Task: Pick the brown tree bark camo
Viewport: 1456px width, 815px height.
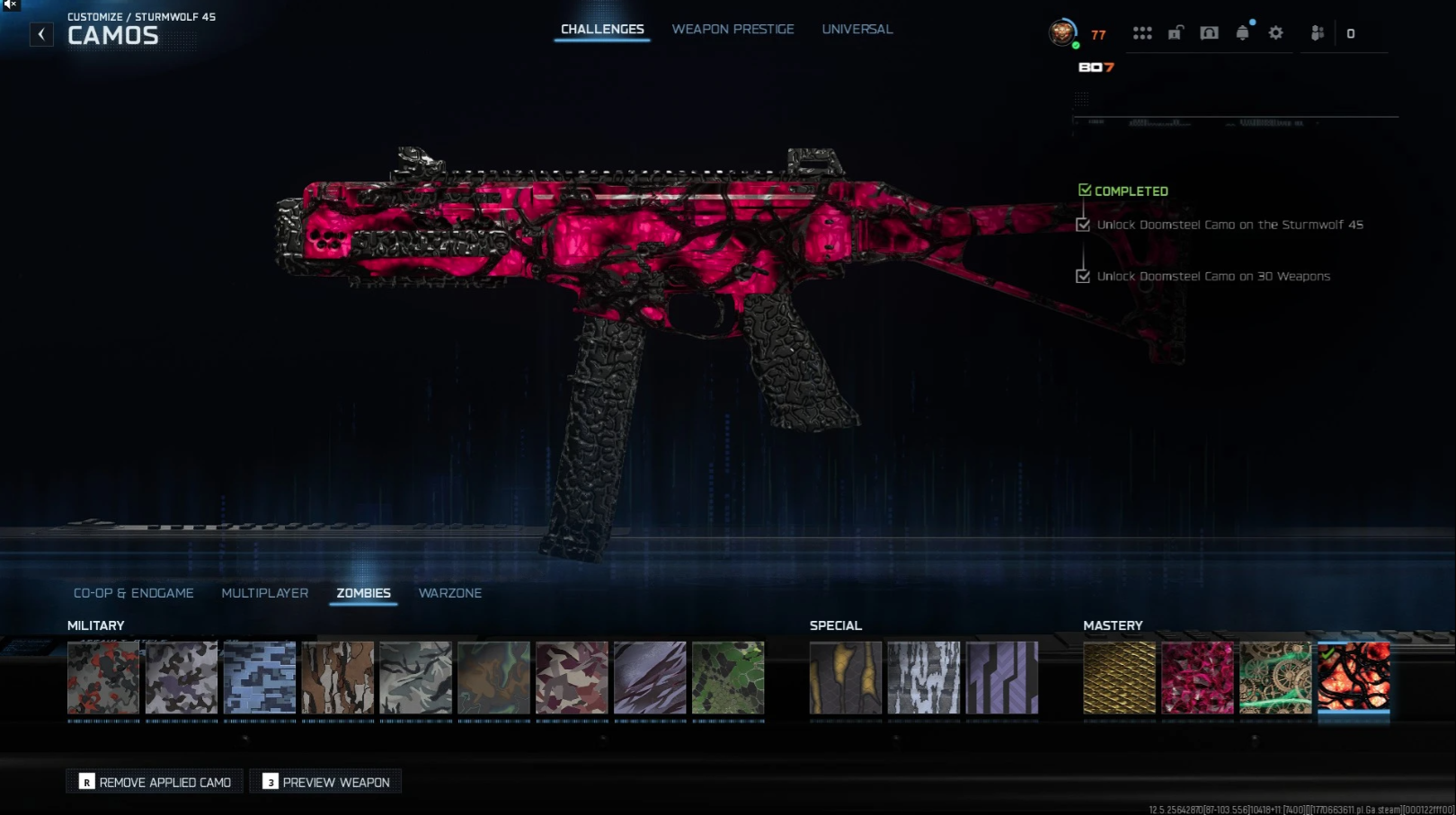Action: tap(338, 678)
